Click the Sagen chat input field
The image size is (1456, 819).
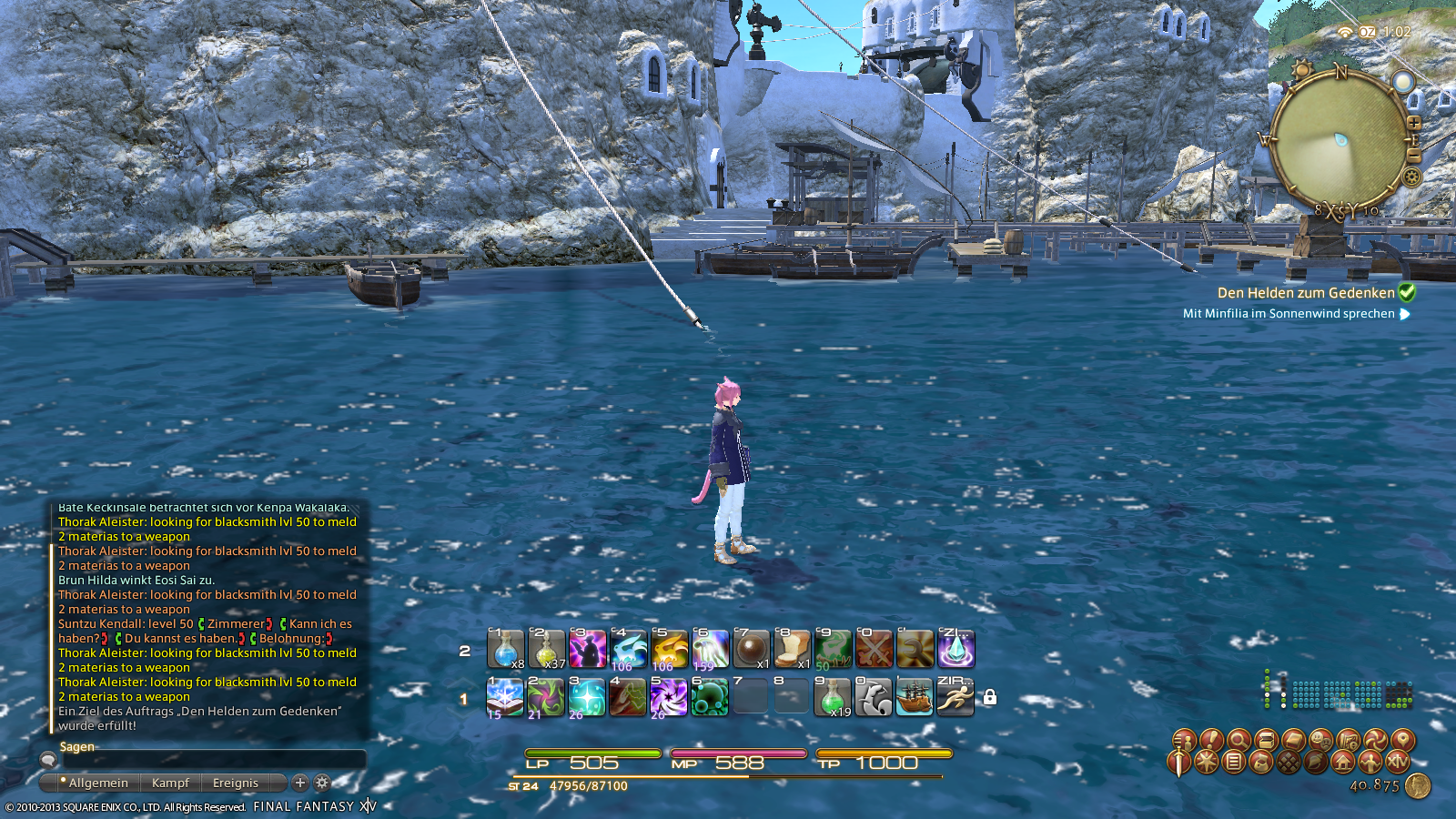coord(209,759)
